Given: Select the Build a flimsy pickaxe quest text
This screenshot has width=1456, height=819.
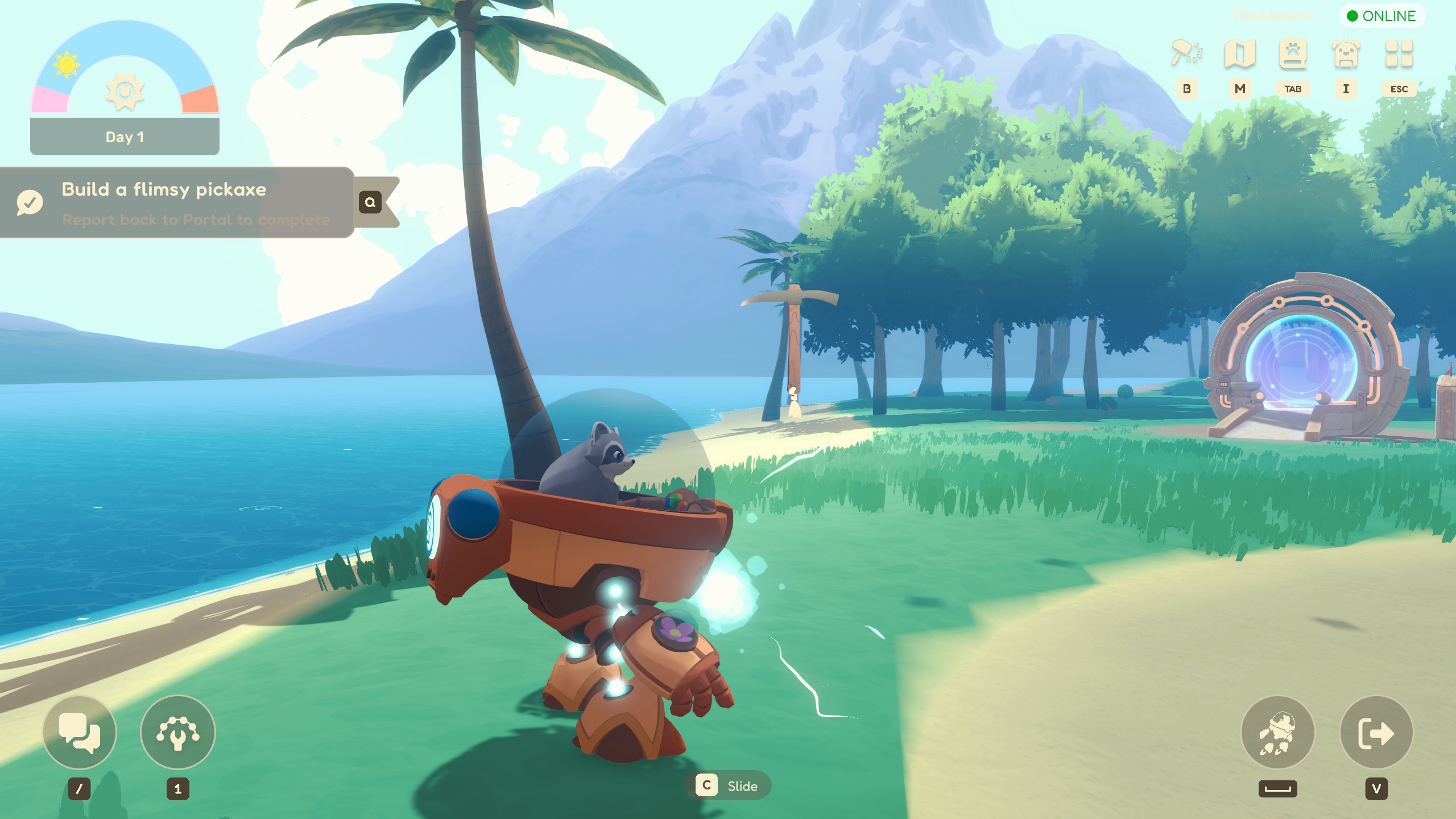Looking at the screenshot, I should (x=164, y=189).
